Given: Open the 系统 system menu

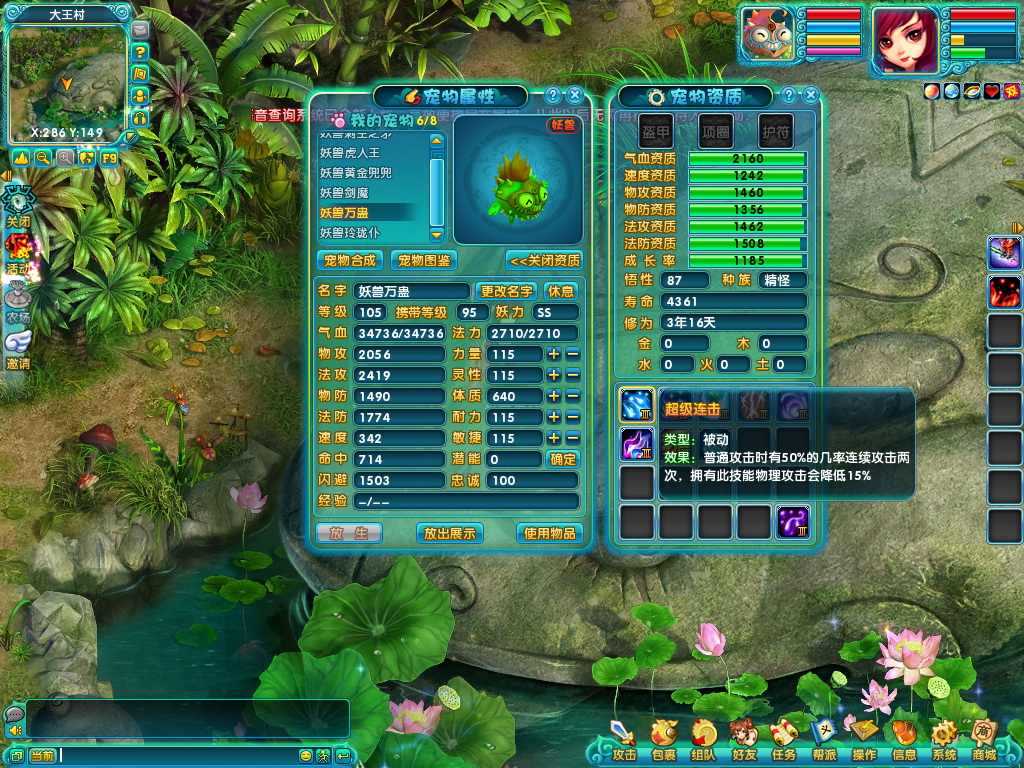Looking at the screenshot, I should (x=944, y=740).
